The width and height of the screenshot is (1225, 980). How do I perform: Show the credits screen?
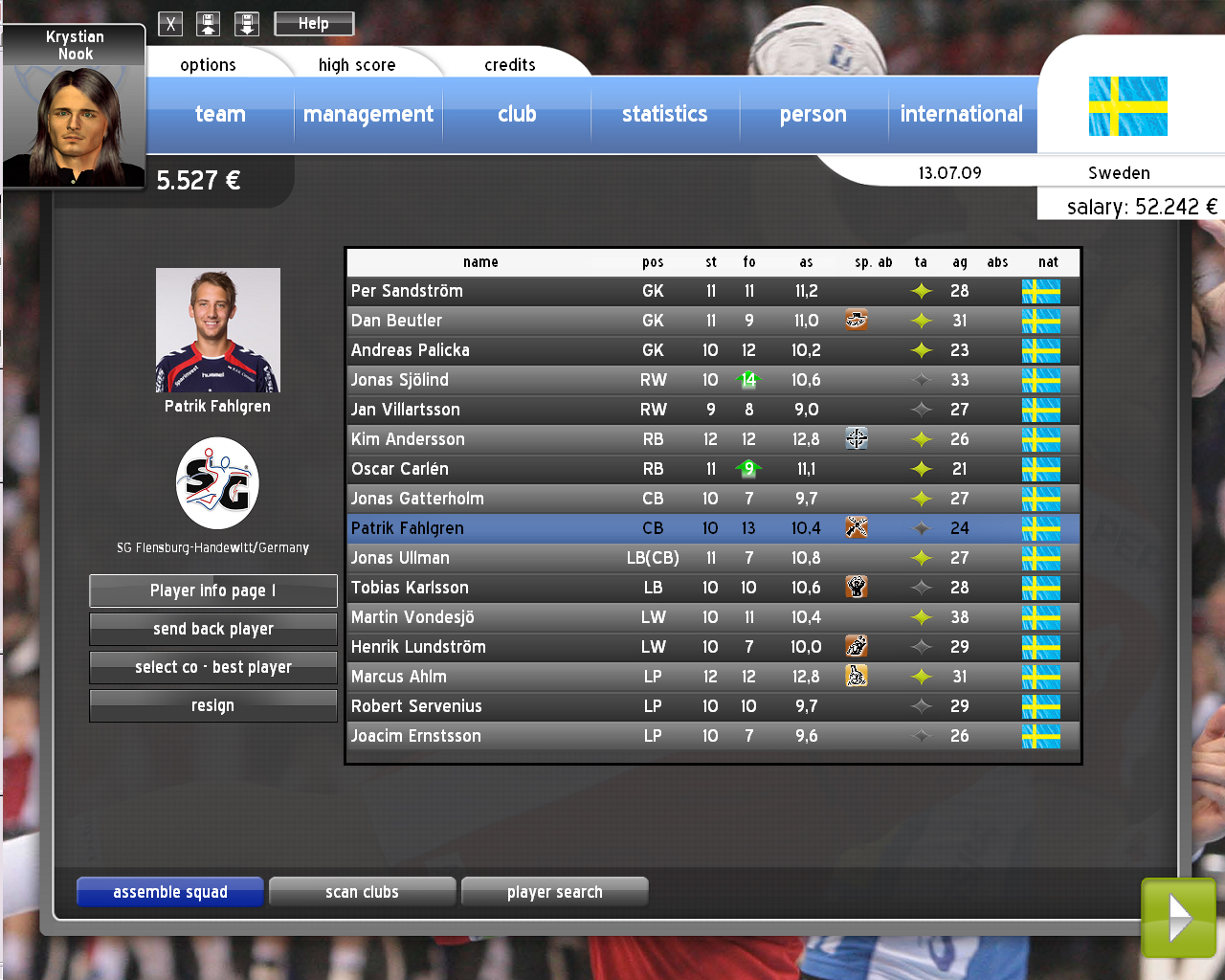pyautogui.click(x=509, y=65)
